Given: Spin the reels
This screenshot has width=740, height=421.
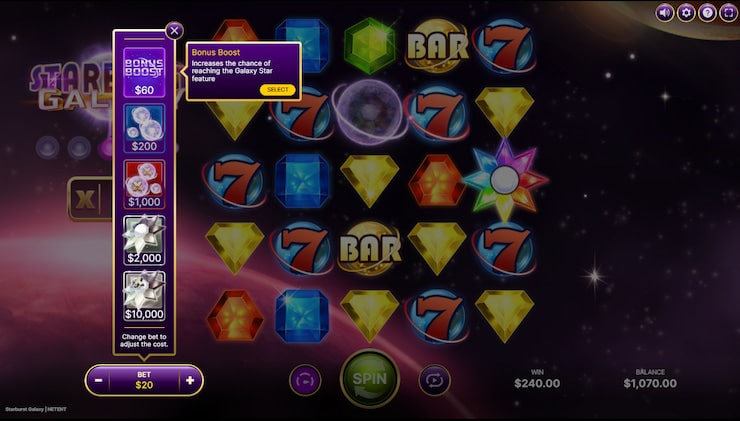Looking at the screenshot, I should pyautogui.click(x=369, y=380).
